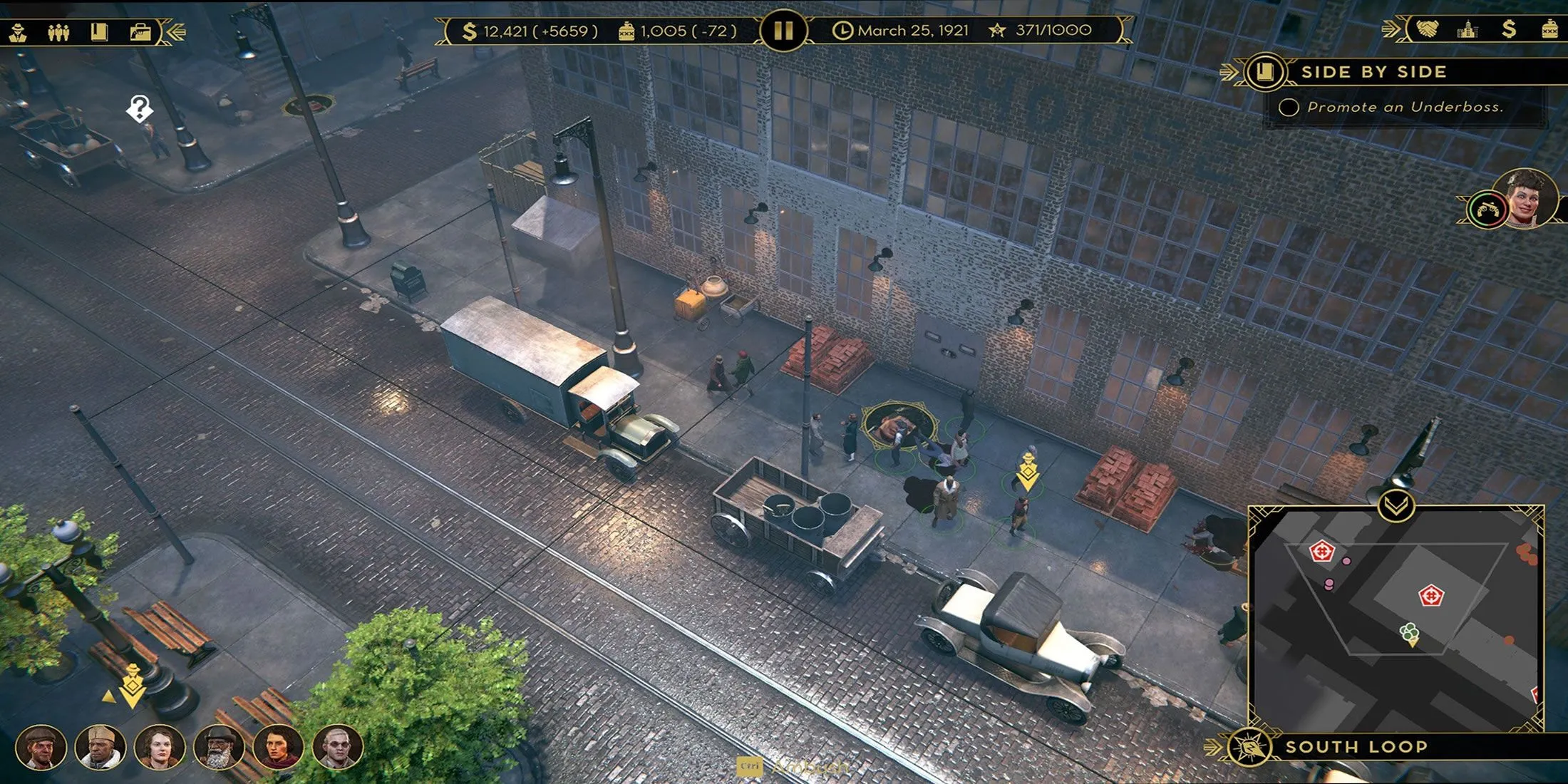This screenshot has width=1568, height=784.
Task: Select the blond man with glasses portrait
Action: click(x=338, y=747)
